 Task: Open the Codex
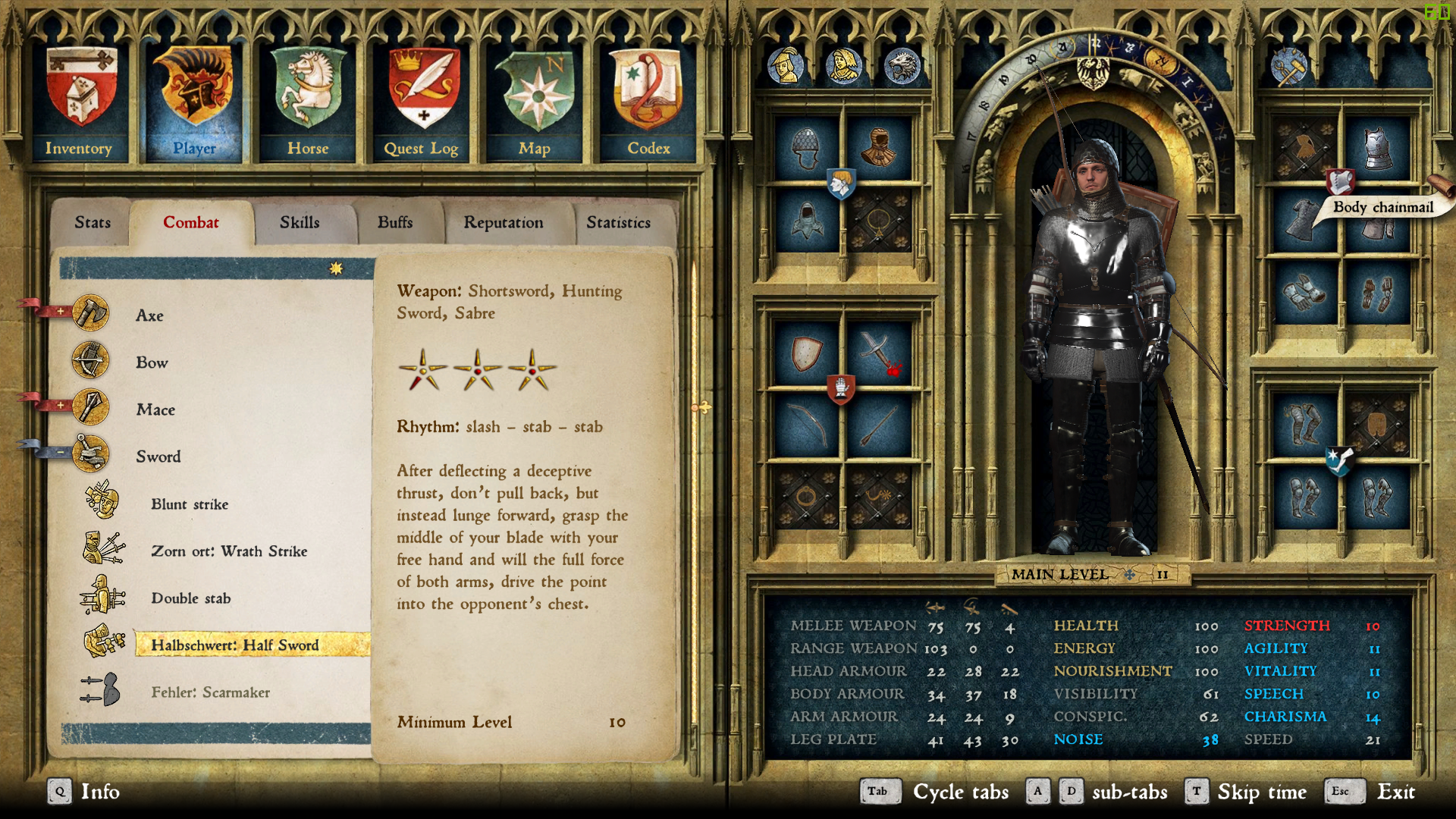point(648,104)
